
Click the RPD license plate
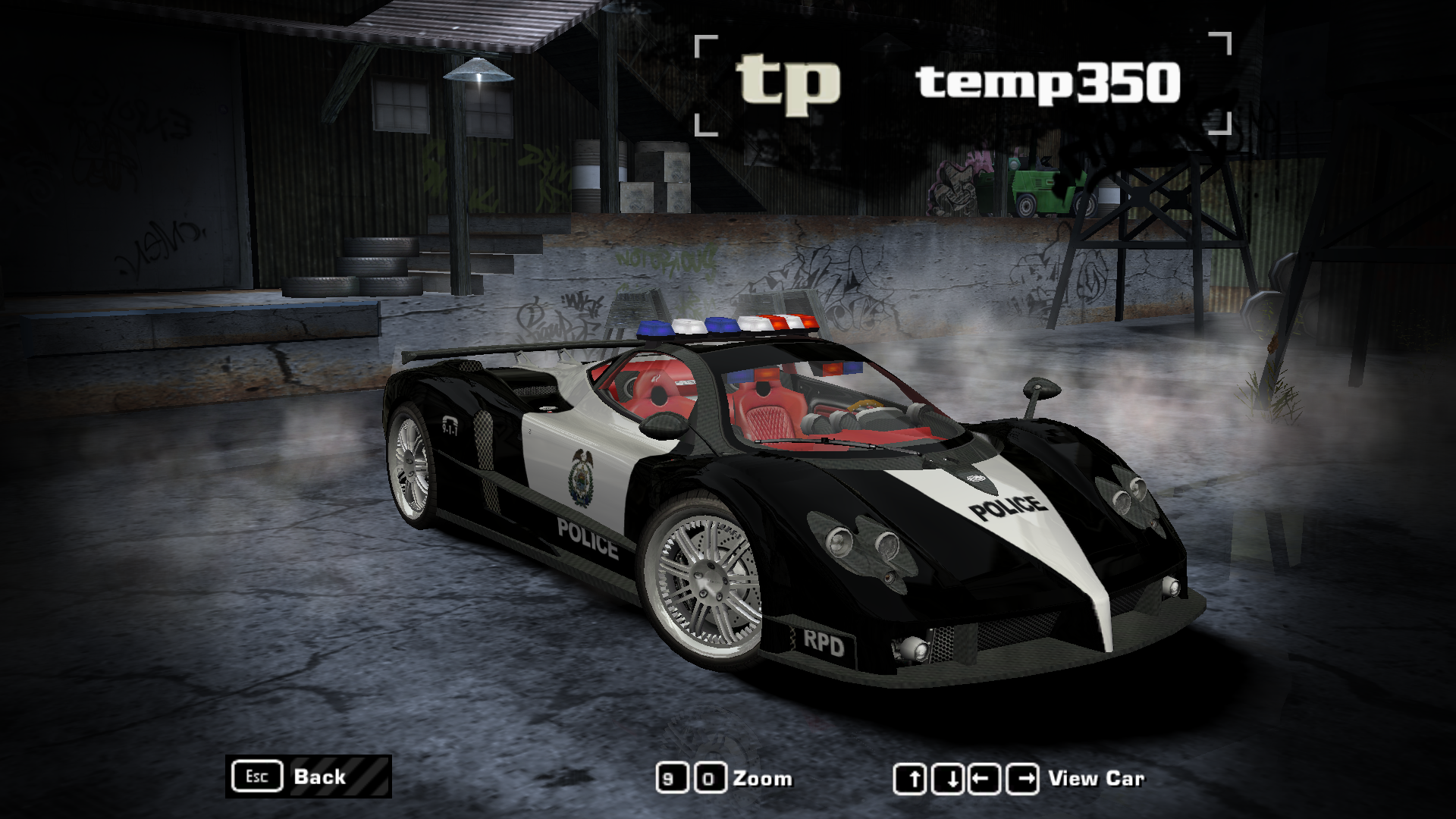[819, 644]
